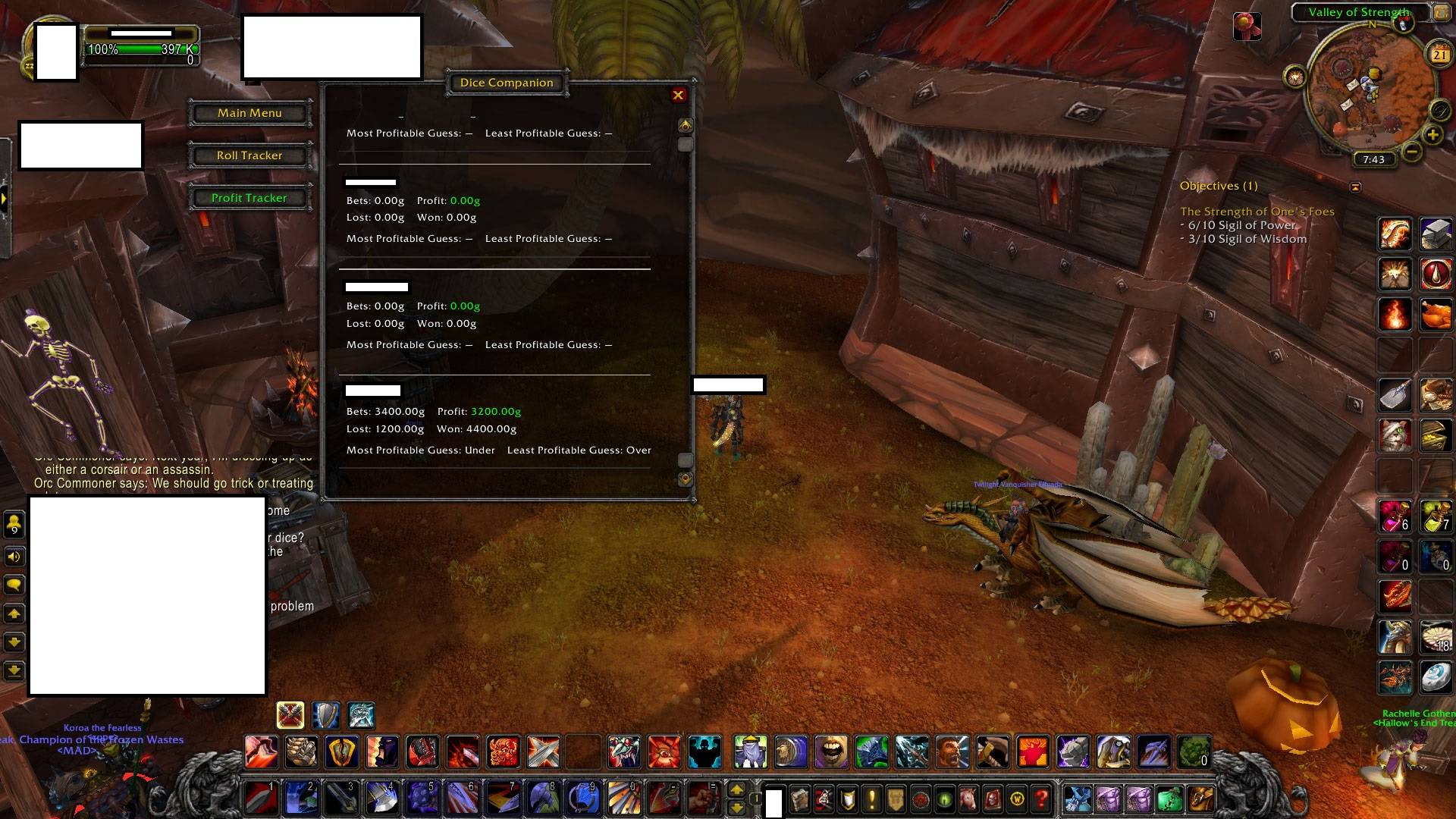
Task: Click the minimap zoom-in plus button
Action: click(x=1432, y=135)
